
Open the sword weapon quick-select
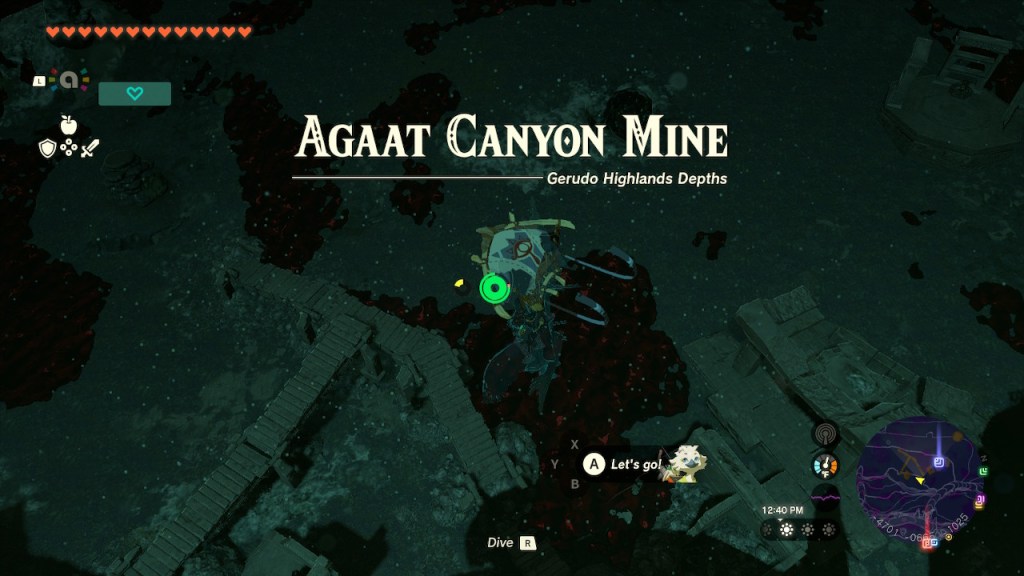tap(90, 148)
